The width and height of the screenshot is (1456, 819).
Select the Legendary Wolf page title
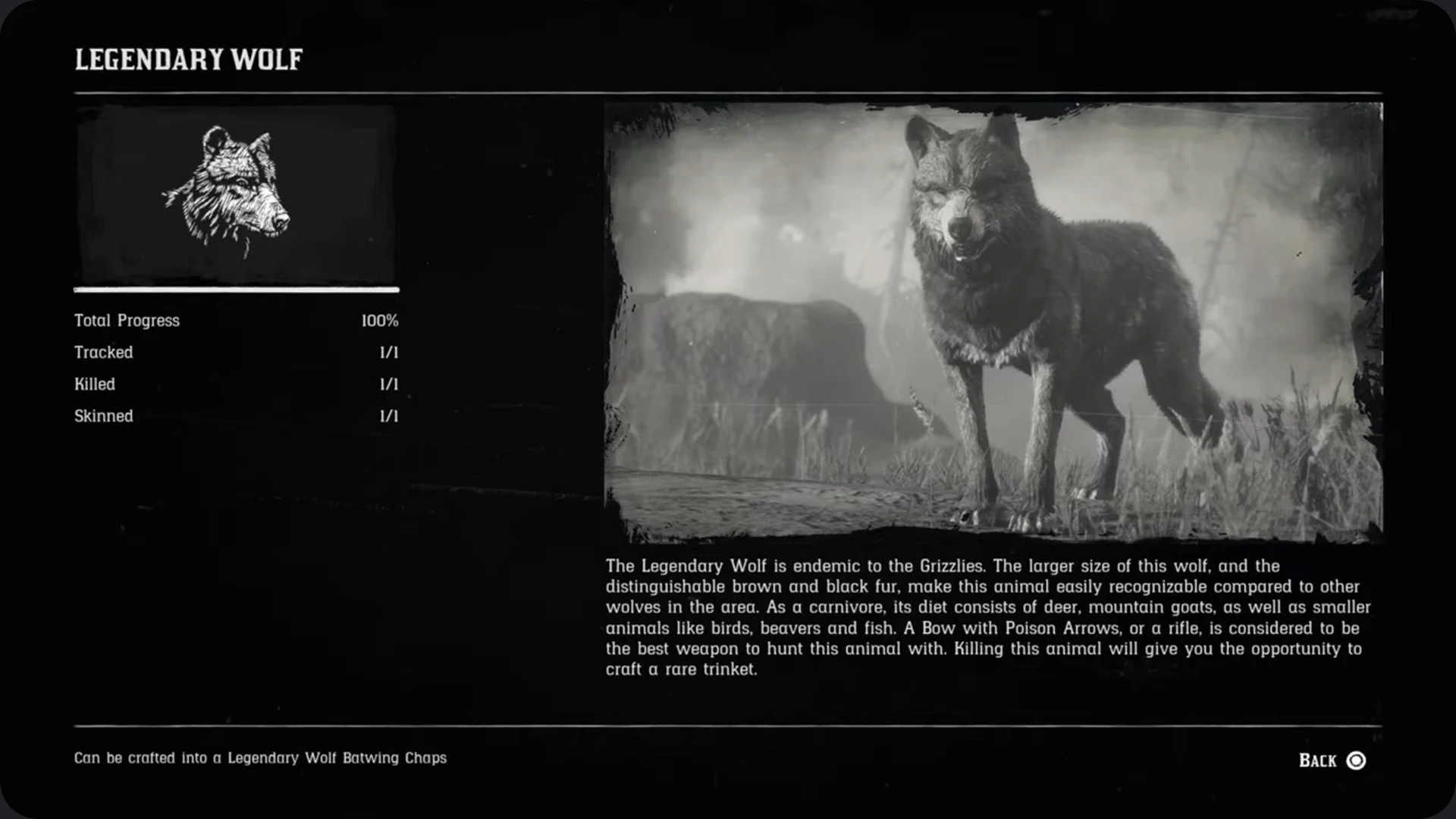188,58
